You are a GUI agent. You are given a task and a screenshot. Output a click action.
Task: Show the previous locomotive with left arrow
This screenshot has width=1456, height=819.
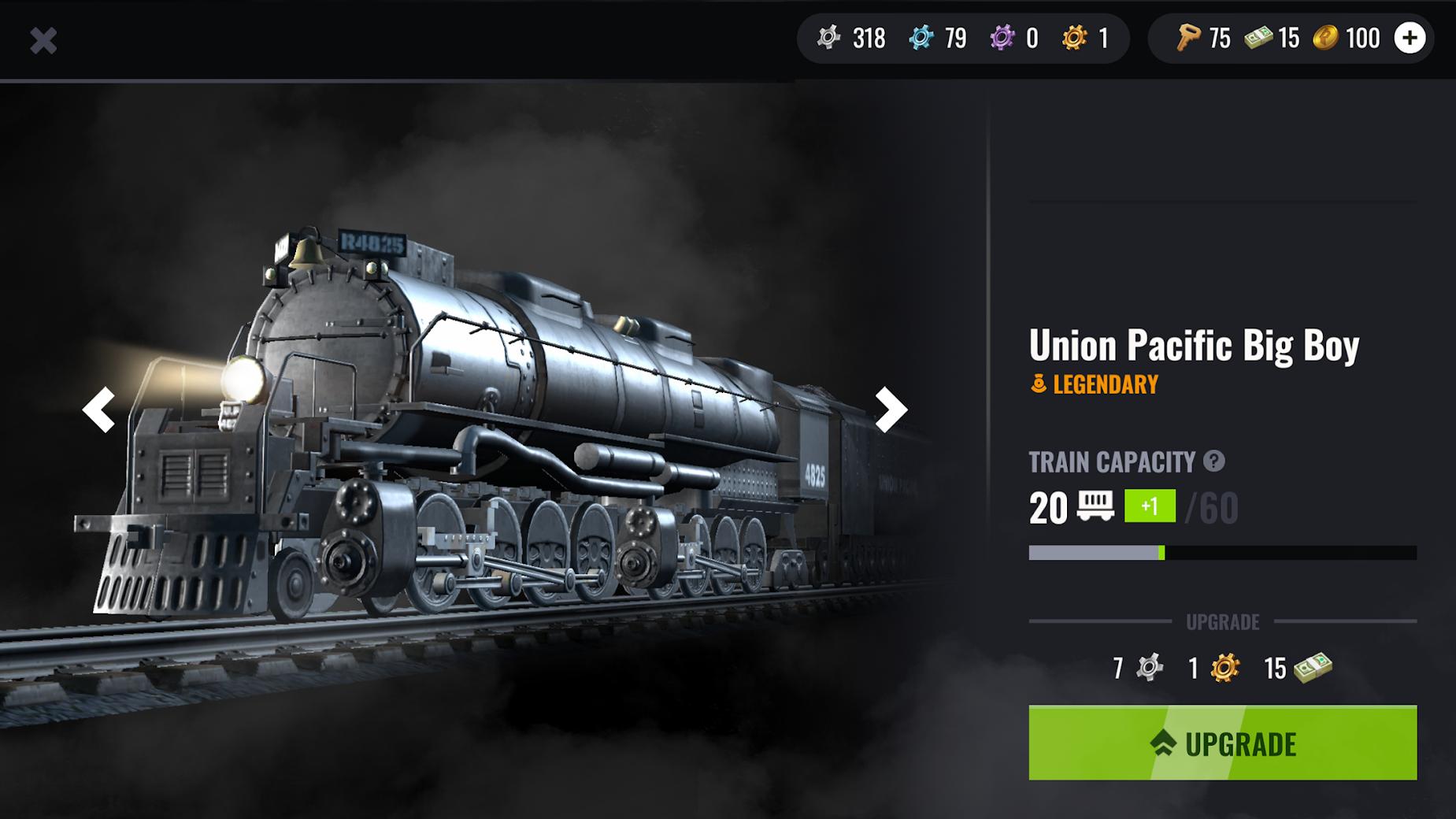coord(99,409)
